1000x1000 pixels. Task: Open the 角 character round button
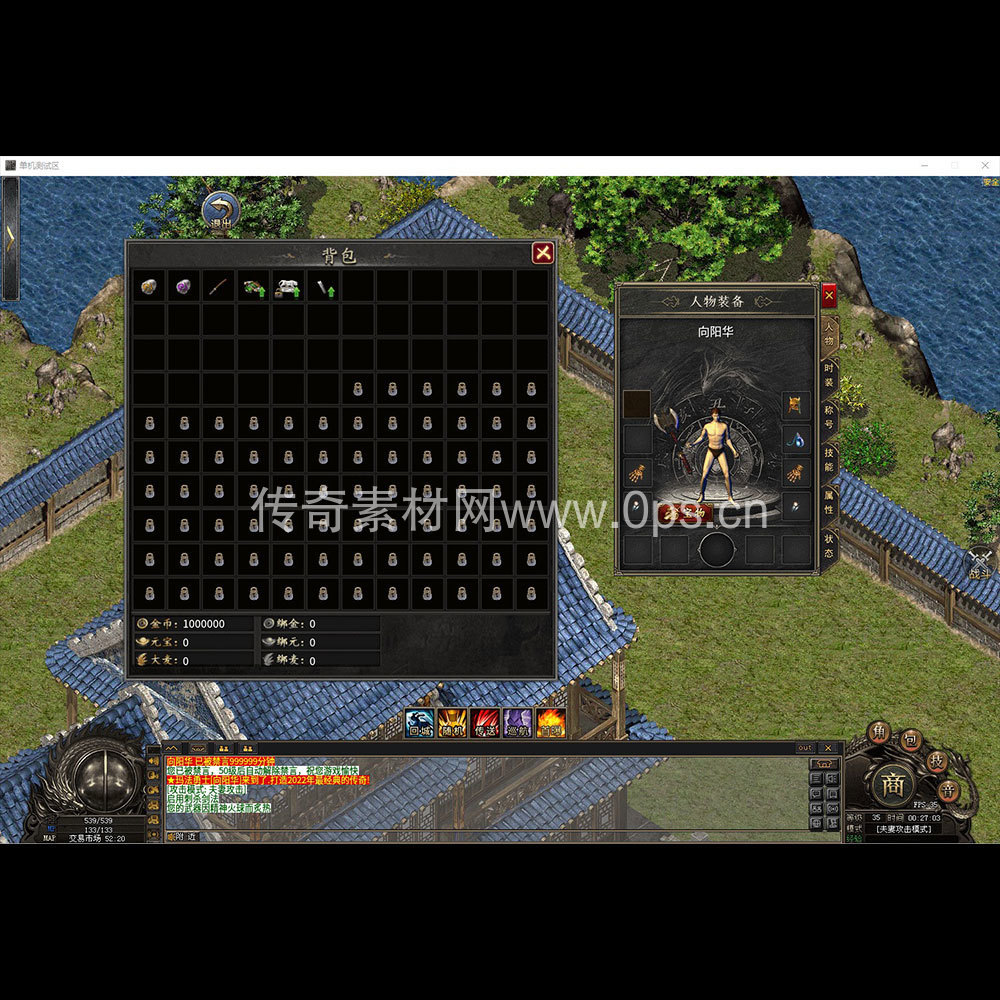coord(879,733)
